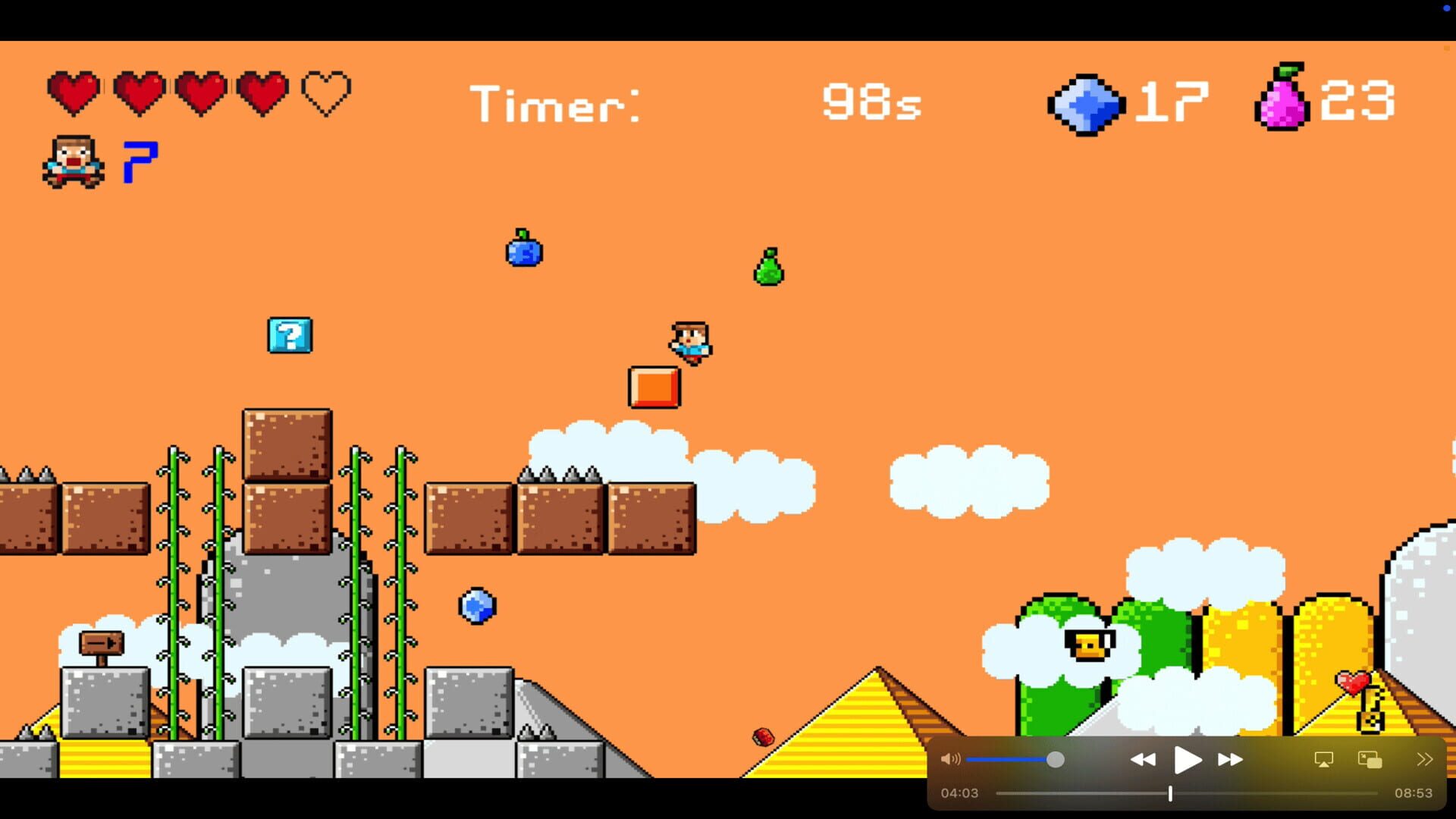Viewport: 1456px width, 819px height.
Task: Click the question mark mystery block
Action: click(289, 336)
